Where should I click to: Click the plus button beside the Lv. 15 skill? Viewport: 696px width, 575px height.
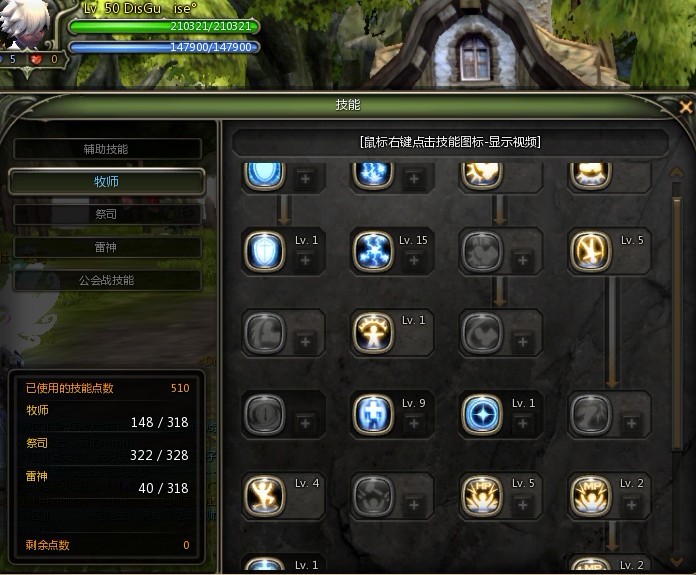tap(414, 260)
